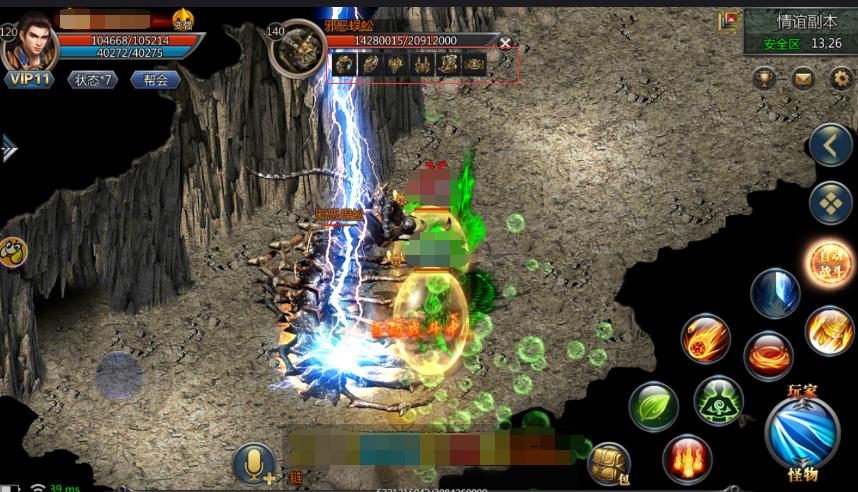Viewport: 858px width, 492px height.
Task: Collapse the side menu with the arrow button
Action: click(830, 146)
